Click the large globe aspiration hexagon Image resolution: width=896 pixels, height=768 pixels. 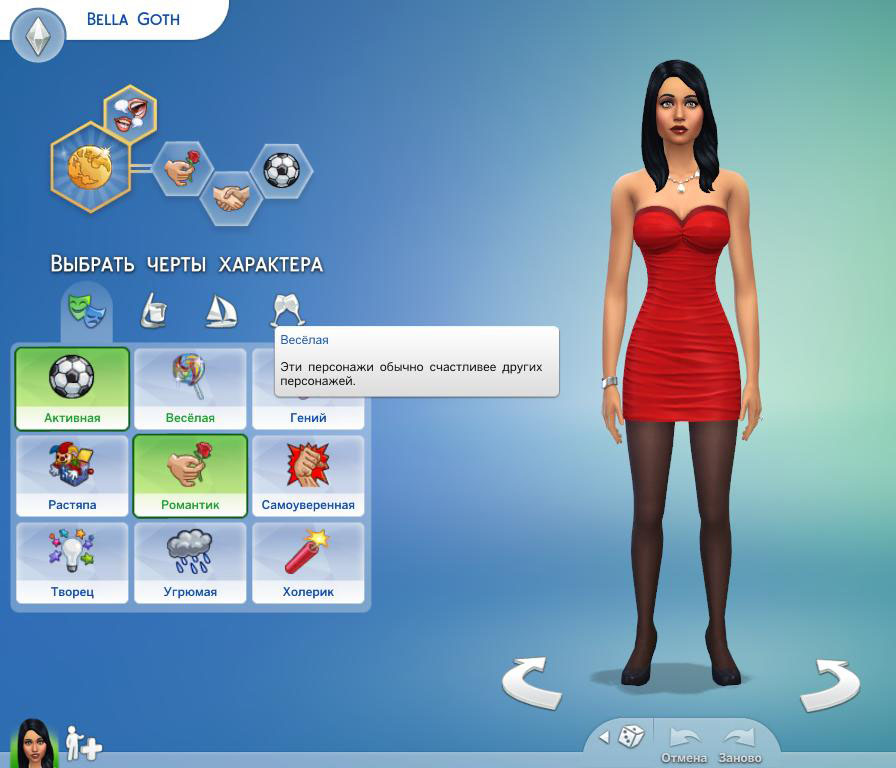tap(90, 167)
